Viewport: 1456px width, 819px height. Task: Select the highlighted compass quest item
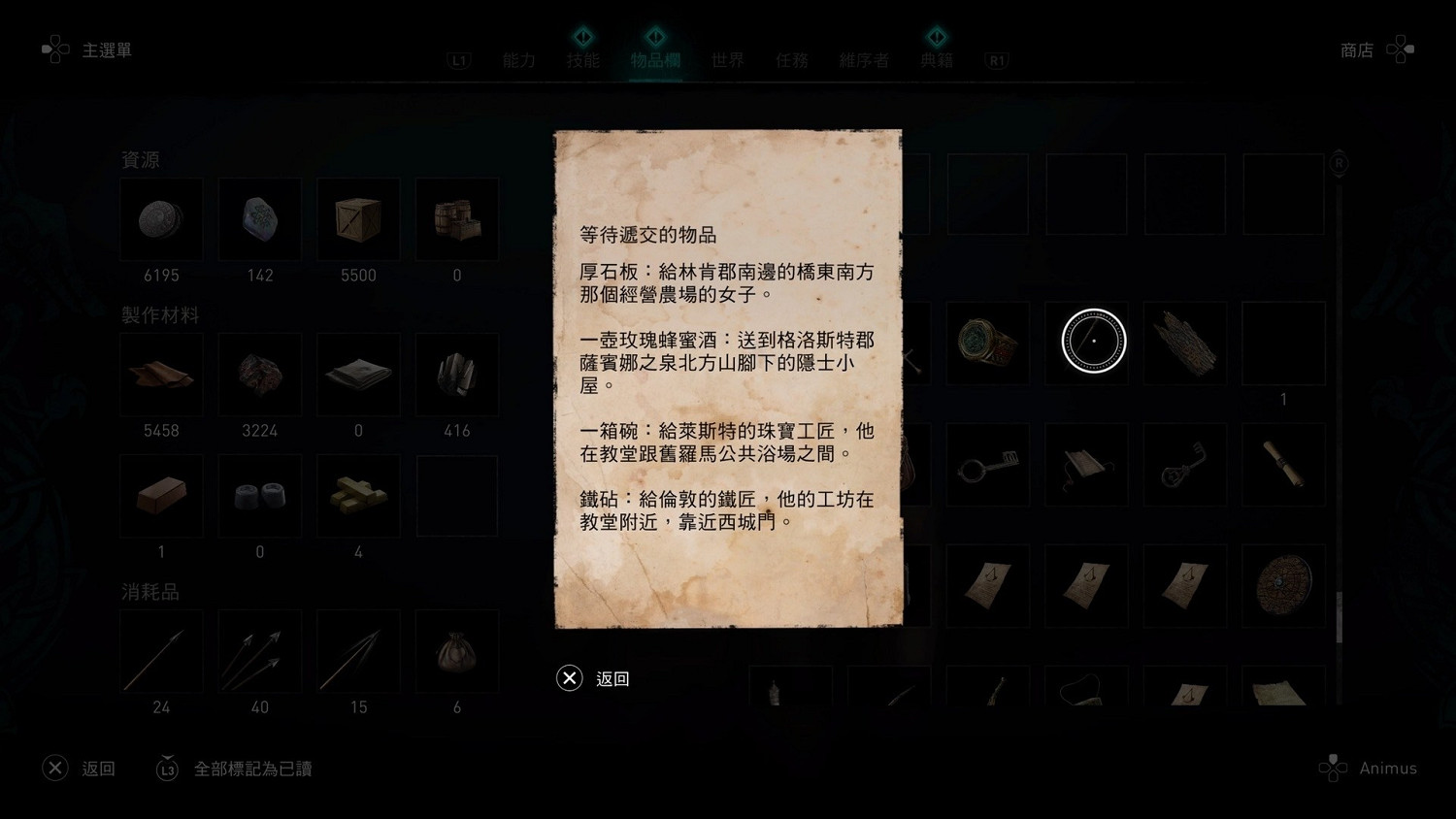click(x=1087, y=342)
